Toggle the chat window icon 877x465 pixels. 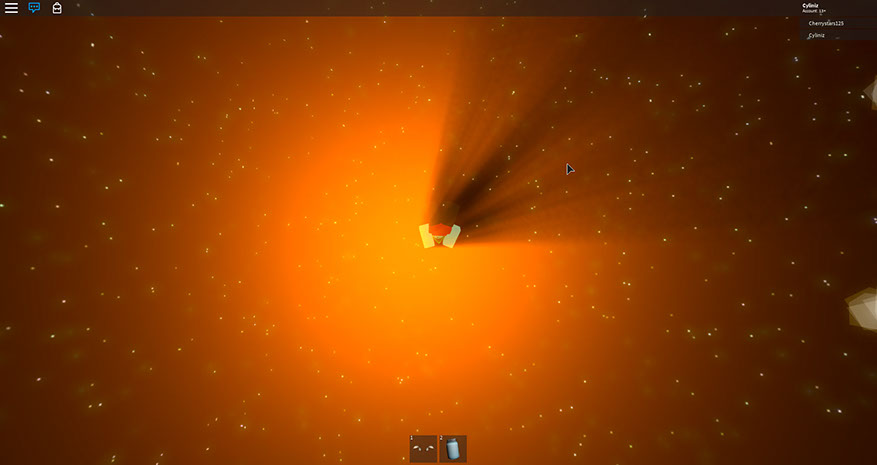click(34, 8)
